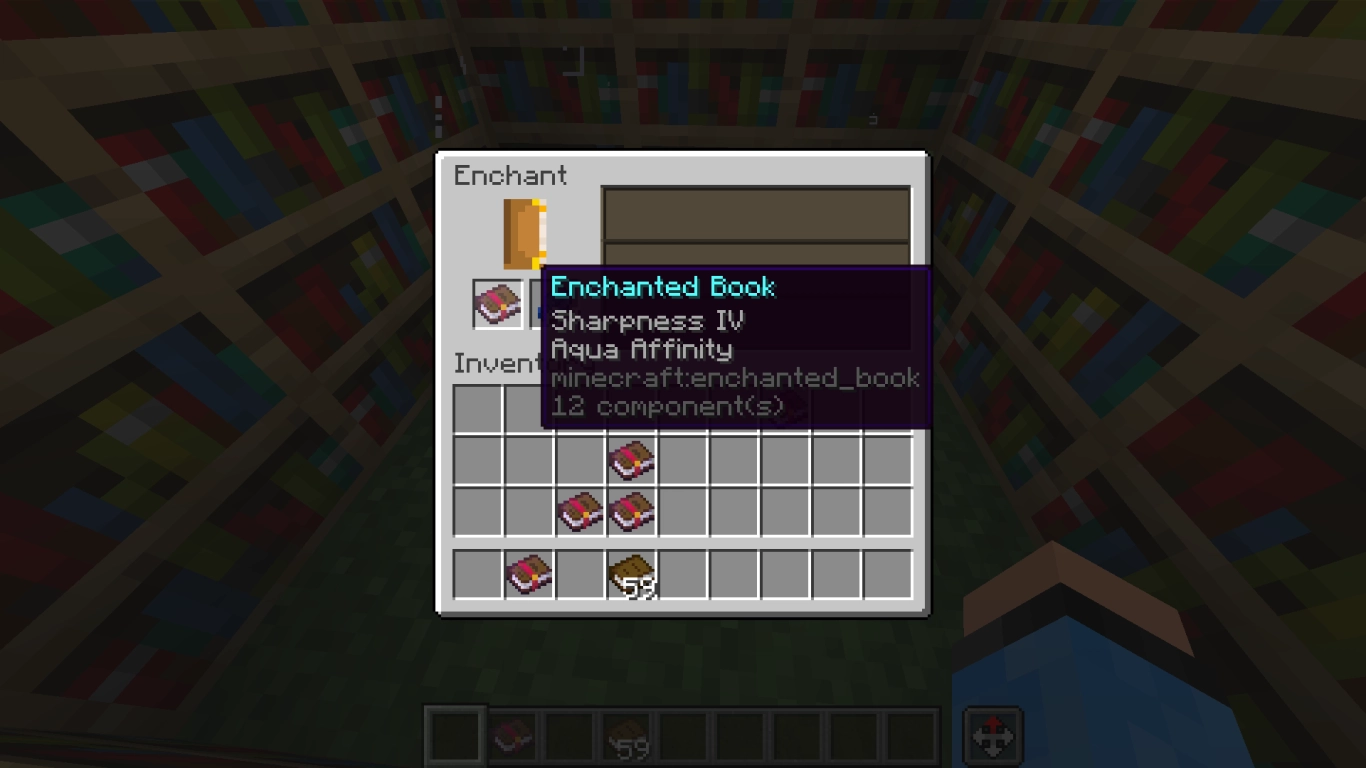Click the empty slot above the 59 lapis stack
The image size is (1366, 768).
tap(631, 409)
